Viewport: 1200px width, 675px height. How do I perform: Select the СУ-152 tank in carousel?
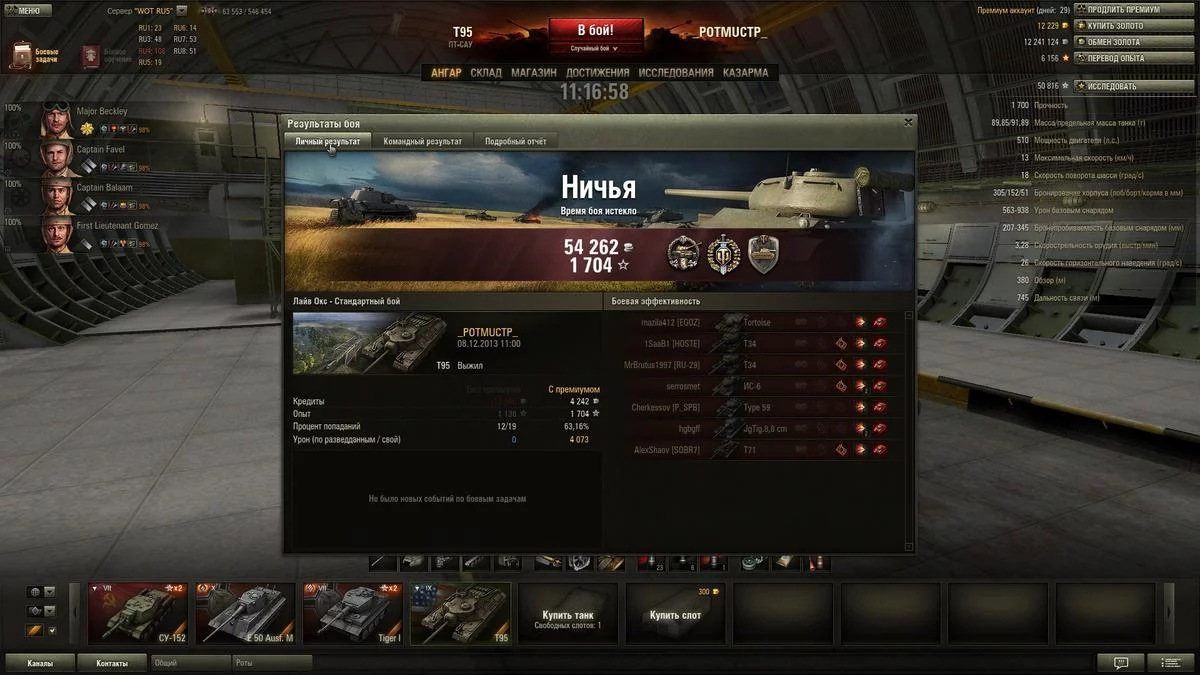(138, 613)
